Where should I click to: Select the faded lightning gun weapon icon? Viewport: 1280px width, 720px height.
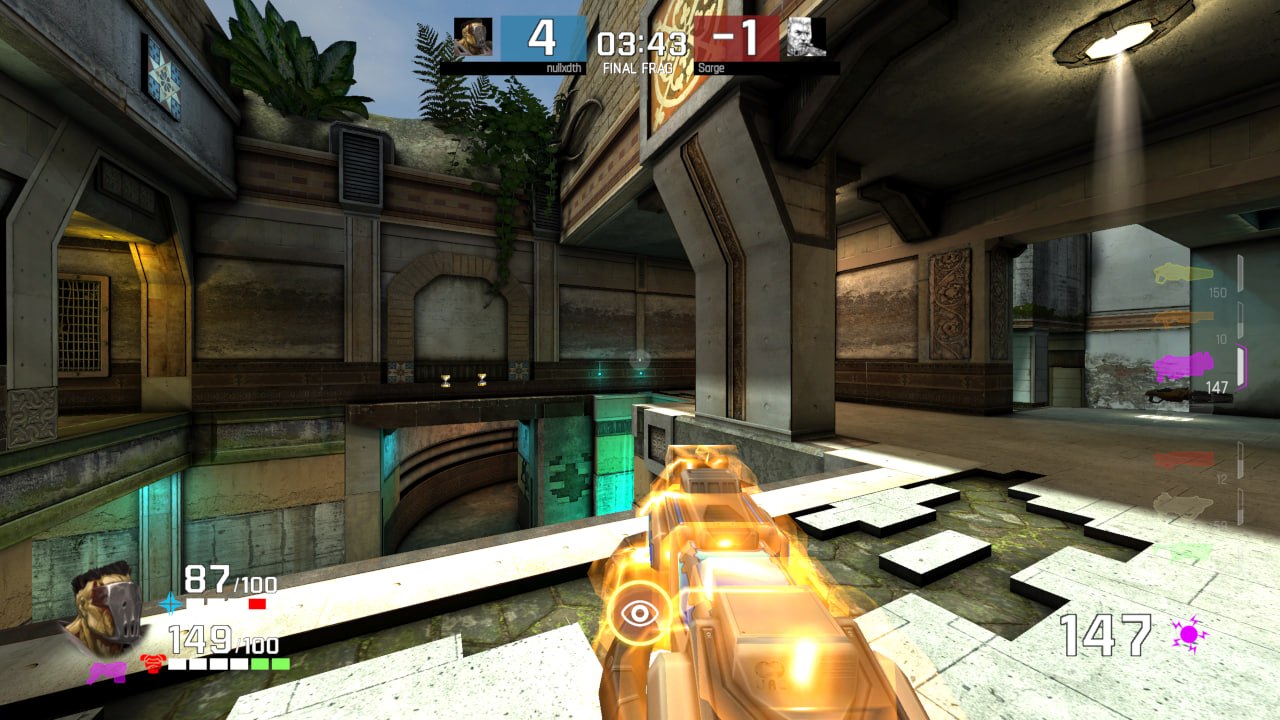tap(1185, 504)
